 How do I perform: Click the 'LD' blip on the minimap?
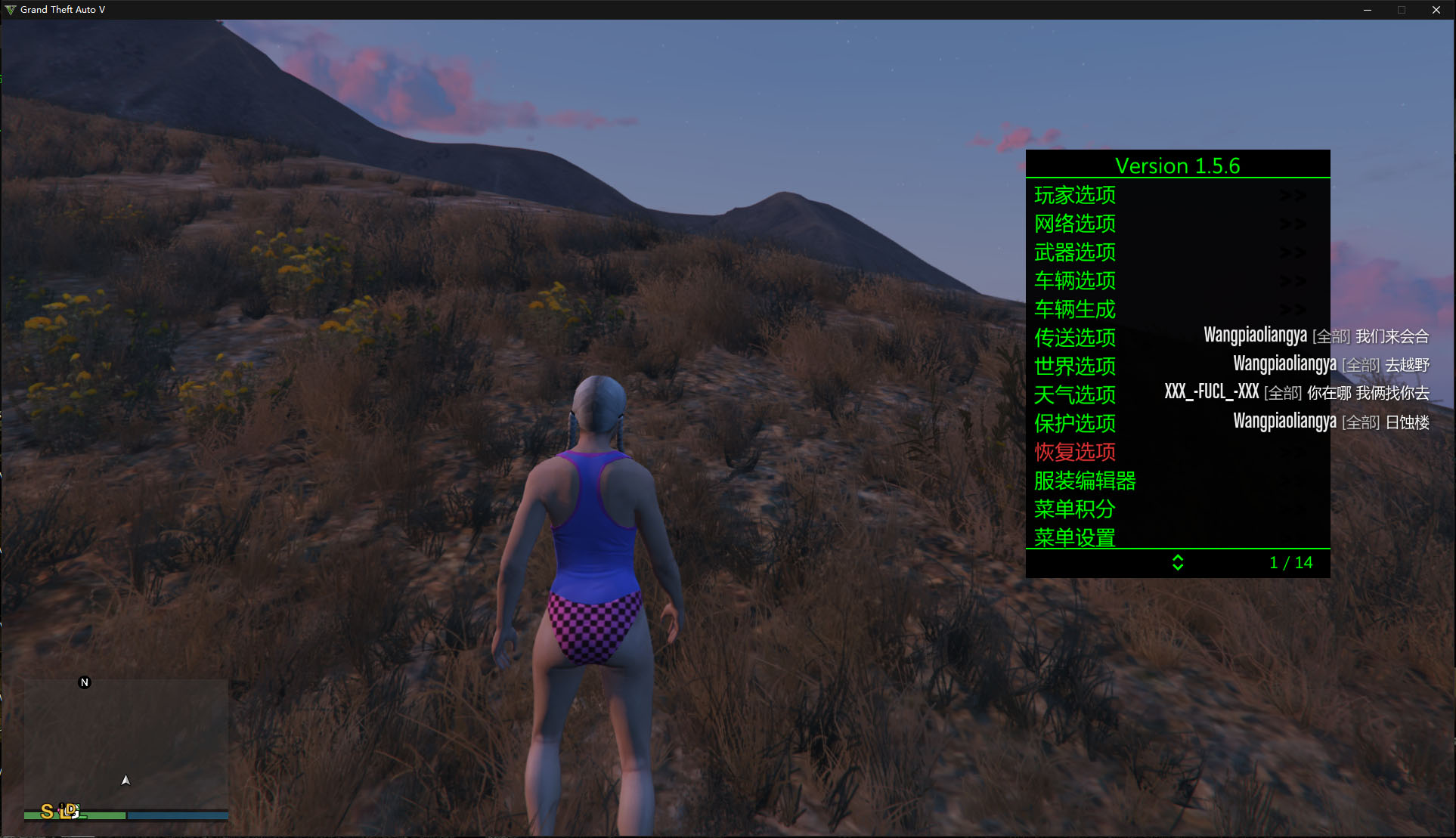69,811
